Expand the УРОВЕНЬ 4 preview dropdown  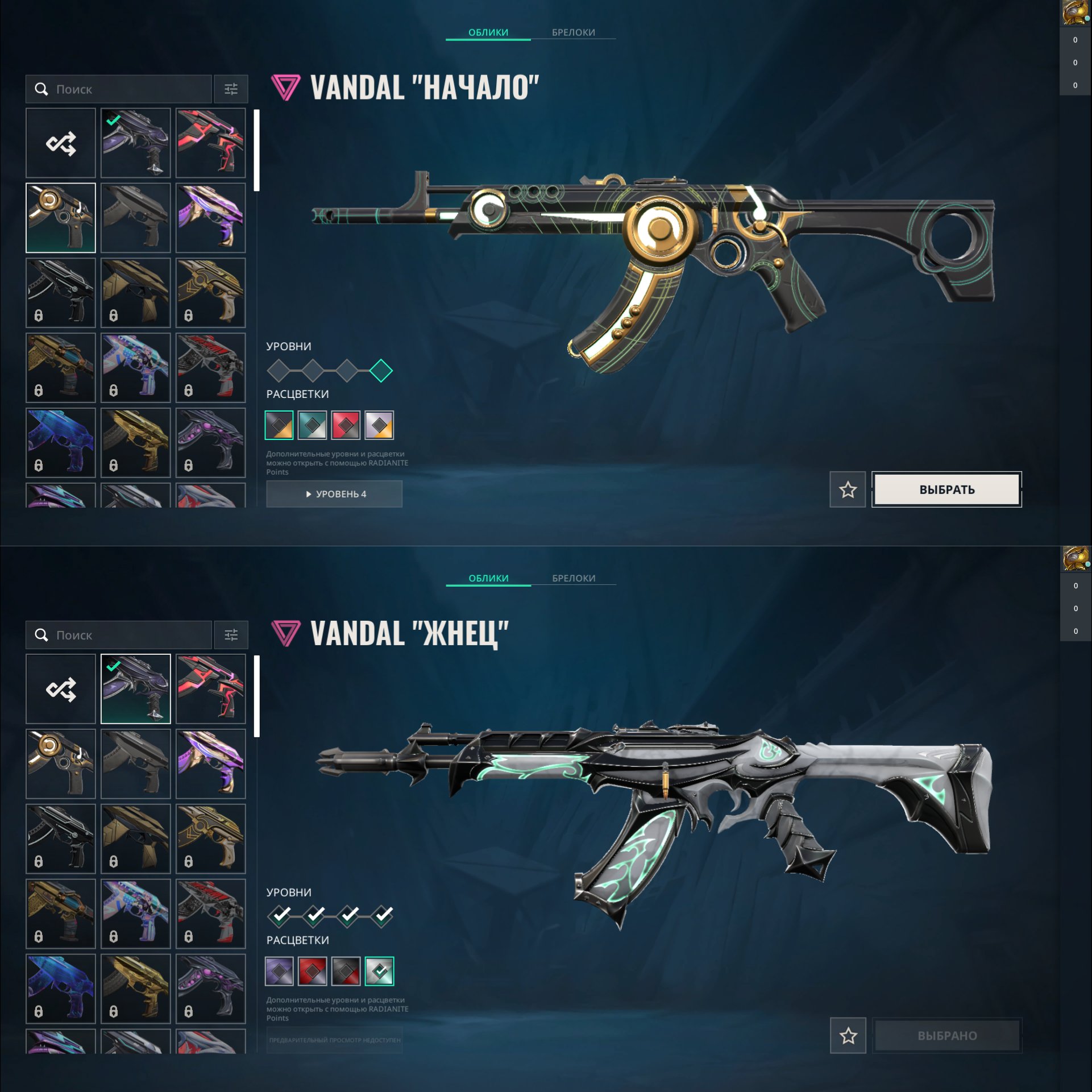click(334, 494)
